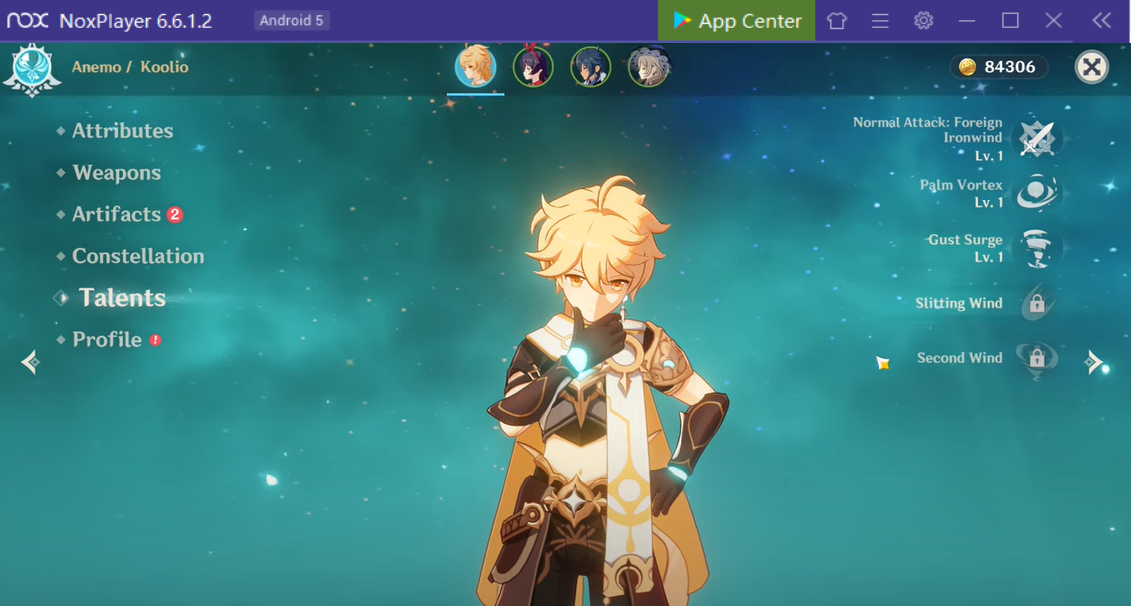1131x606 pixels.
Task: Select the Talents menu entry
Action: click(x=122, y=298)
